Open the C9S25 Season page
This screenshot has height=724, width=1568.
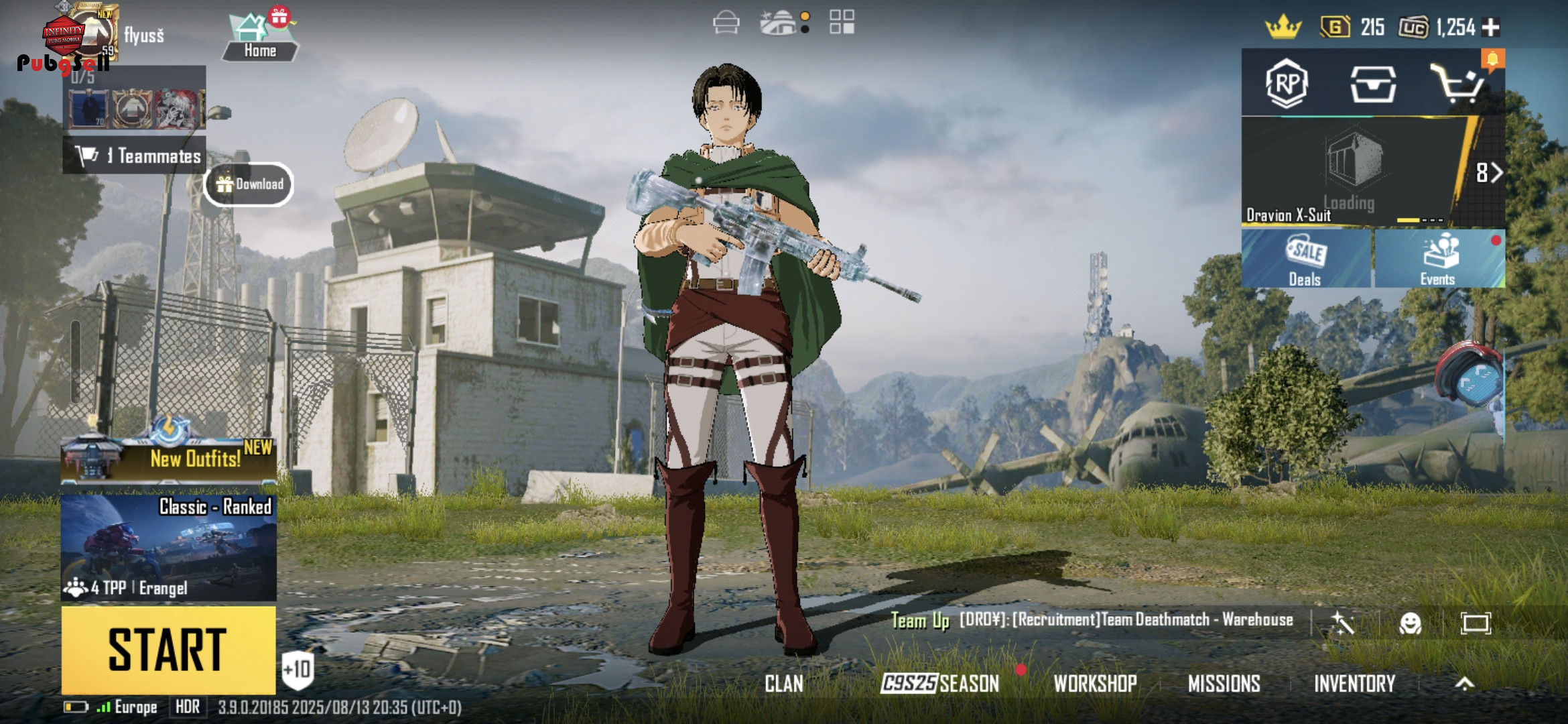coord(939,684)
